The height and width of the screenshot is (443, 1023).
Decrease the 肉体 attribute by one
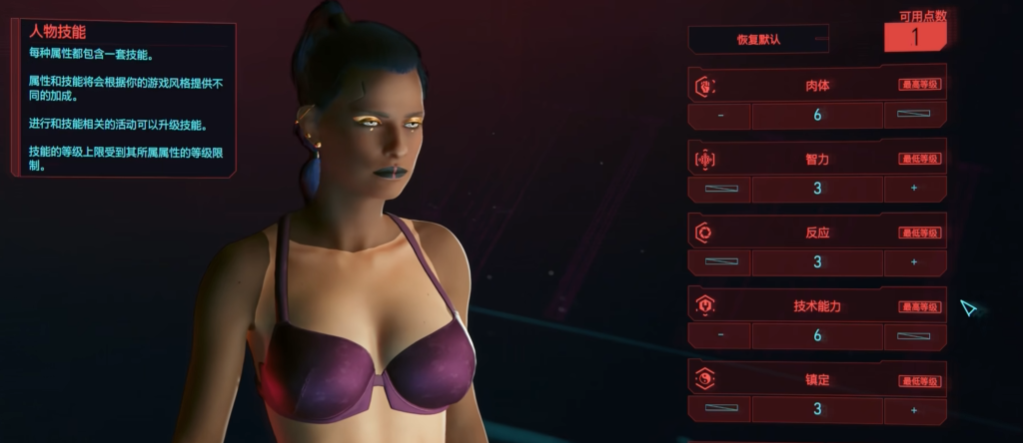(720, 114)
